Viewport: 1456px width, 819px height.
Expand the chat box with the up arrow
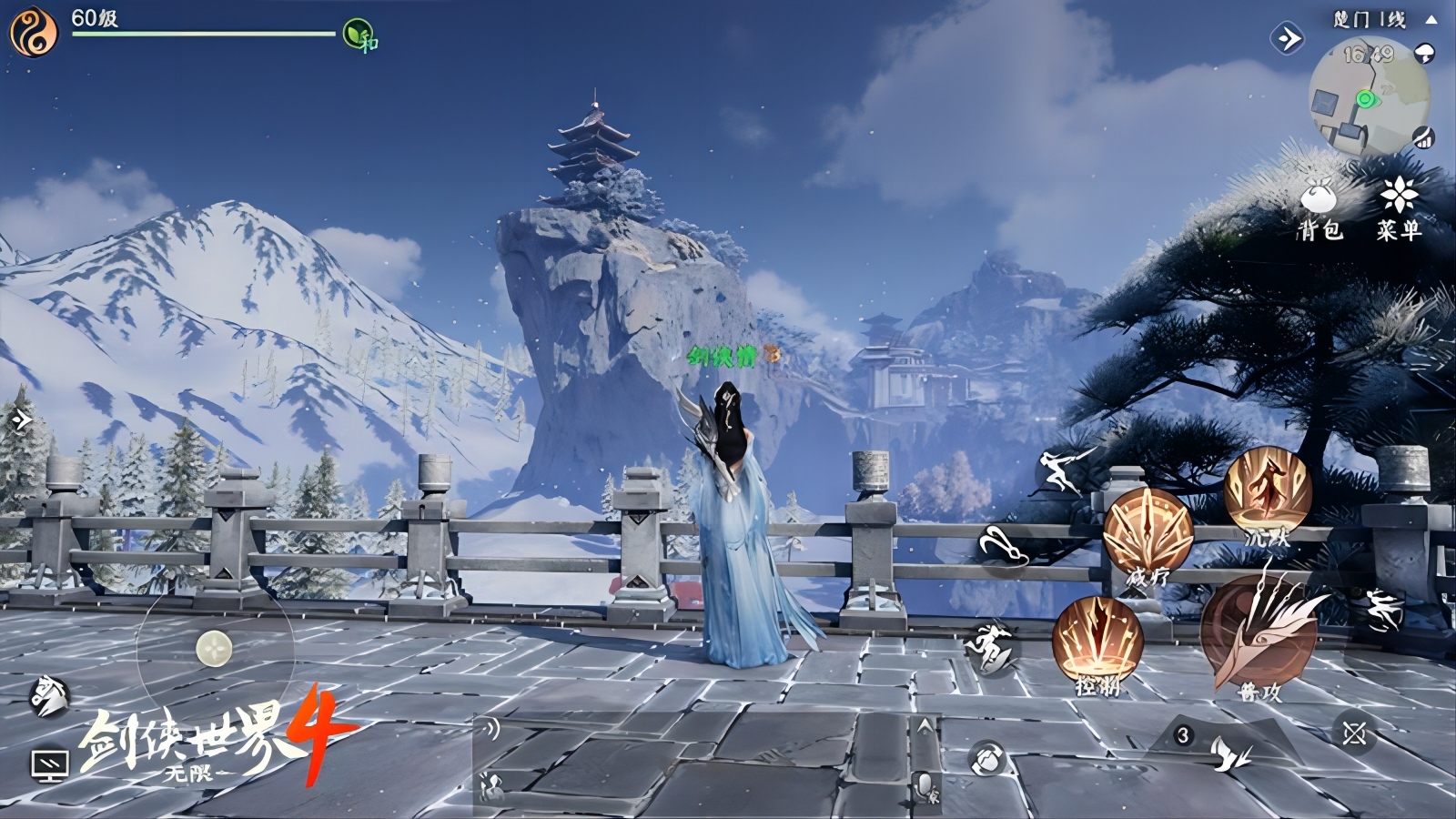pos(925,726)
